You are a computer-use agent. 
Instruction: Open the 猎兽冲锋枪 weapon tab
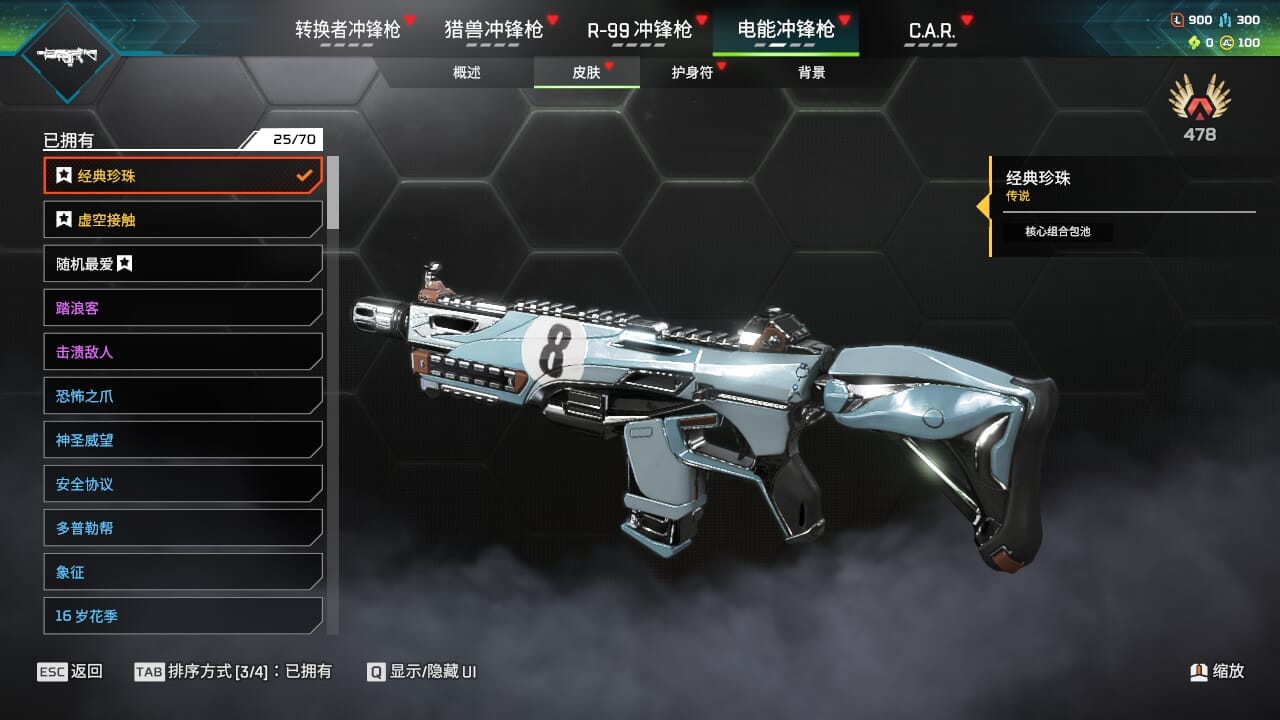coord(494,30)
